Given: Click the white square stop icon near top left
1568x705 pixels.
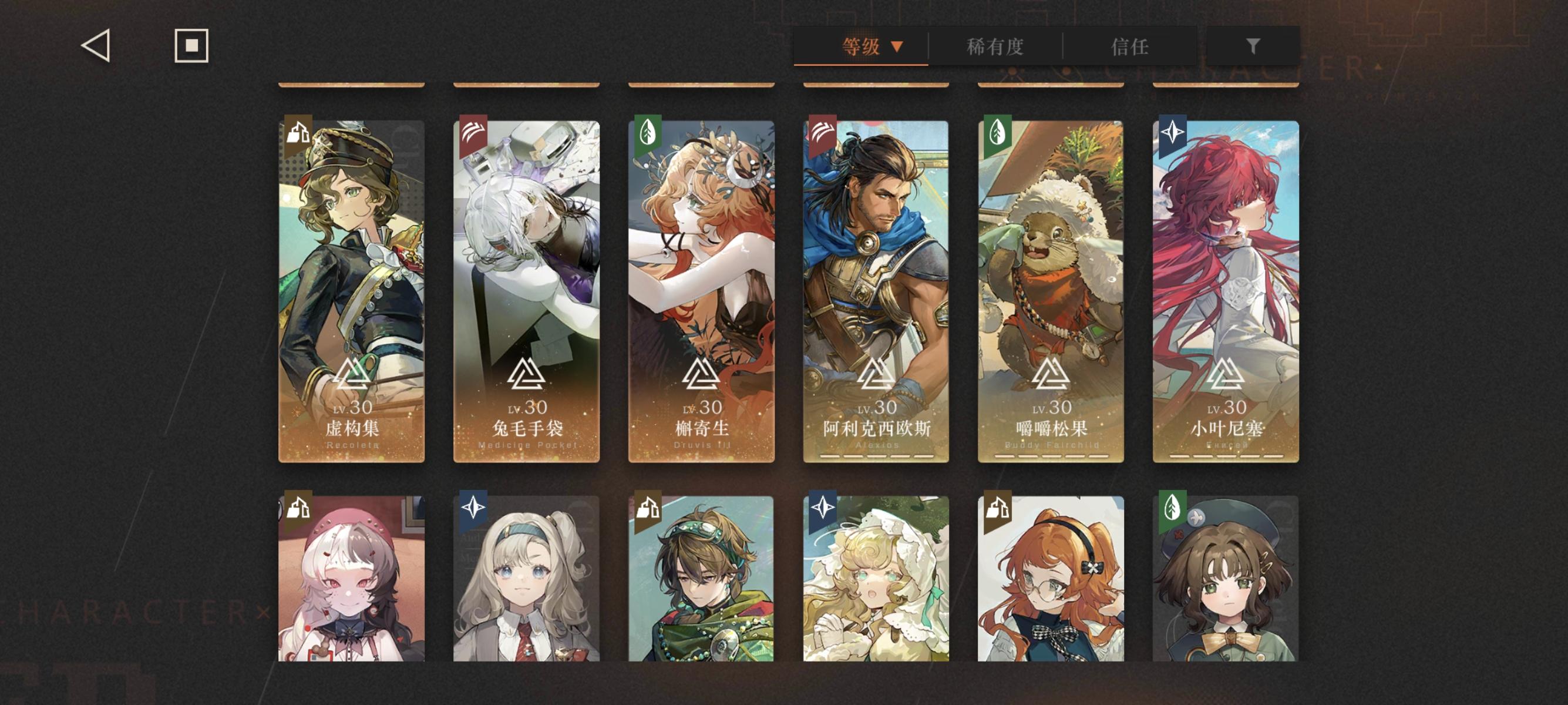Looking at the screenshot, I should point(191,46).
